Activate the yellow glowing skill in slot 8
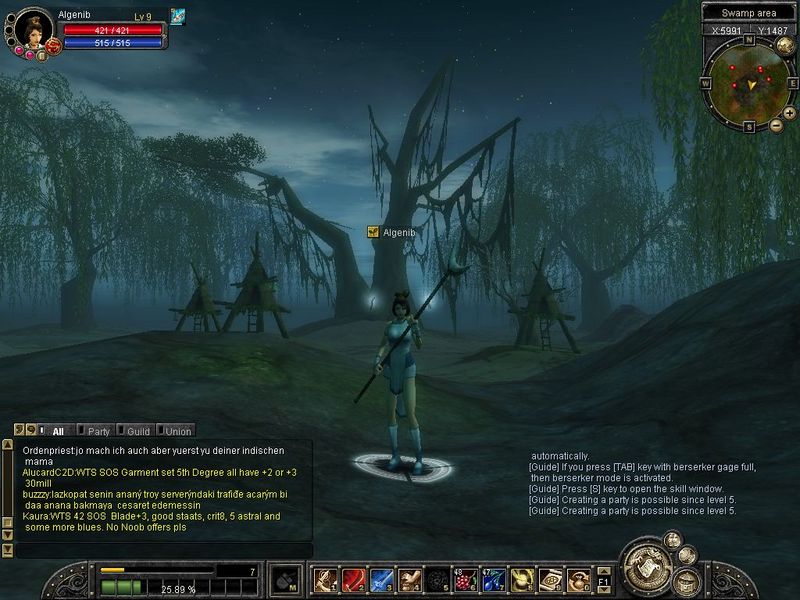This screenshot has width=800, height=600. pyautogui.click(x=521, y=579)
